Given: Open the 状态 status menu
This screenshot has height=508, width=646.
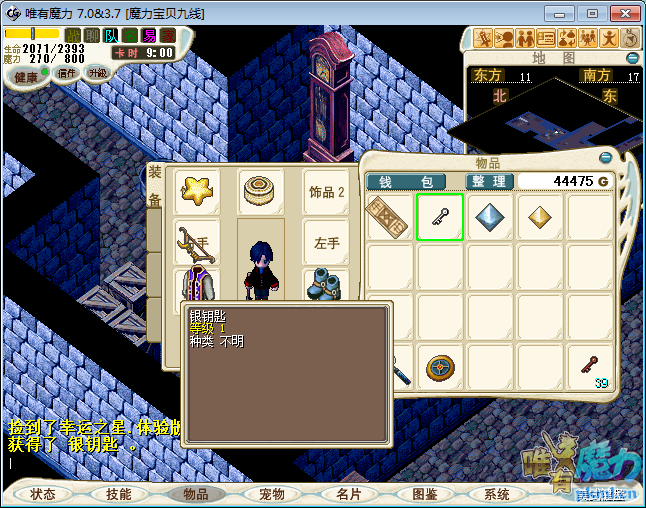Looking at the screenshot, I should [x=43, y=494].
